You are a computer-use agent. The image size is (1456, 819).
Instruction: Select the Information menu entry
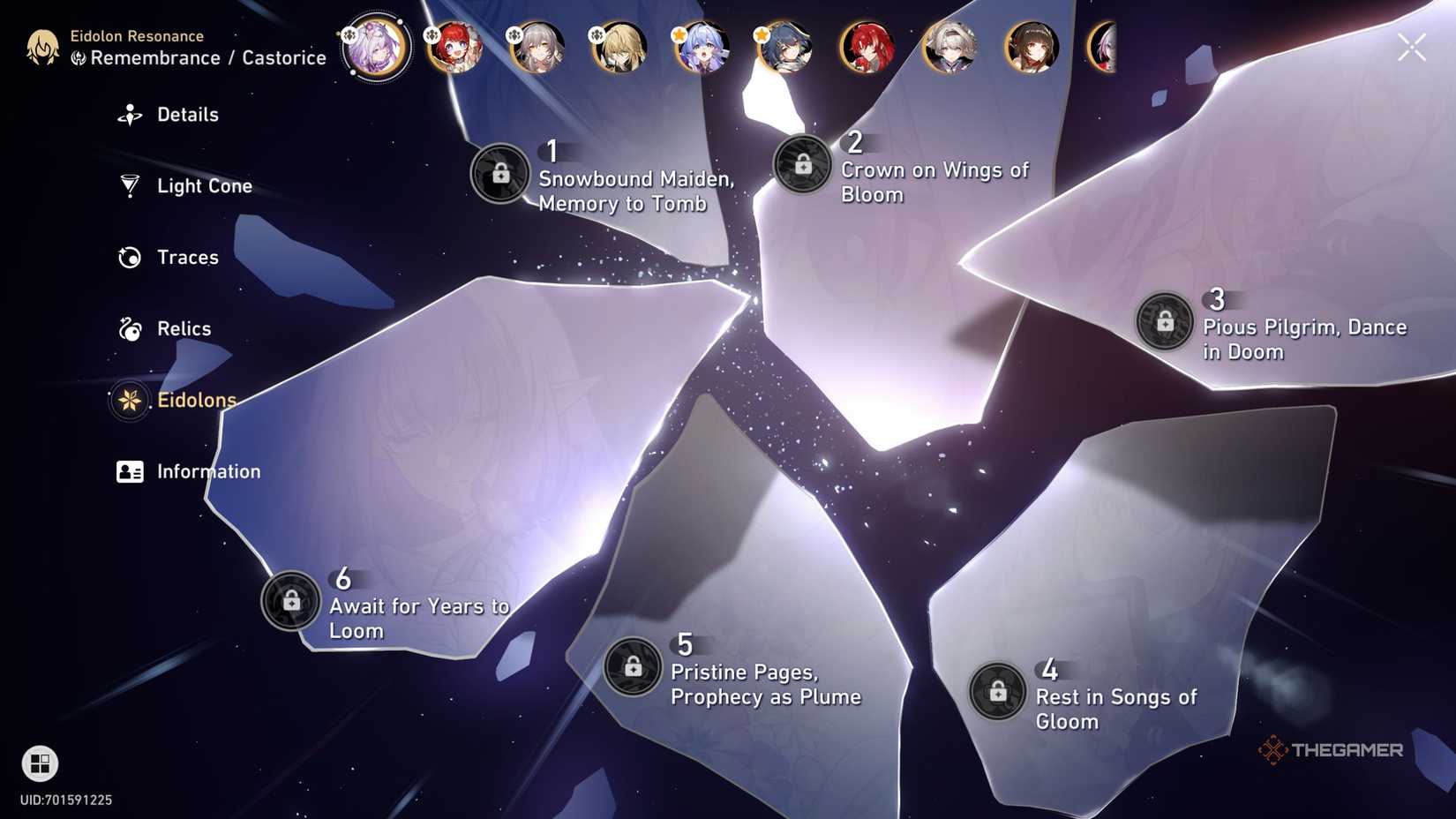pos(208,471)
